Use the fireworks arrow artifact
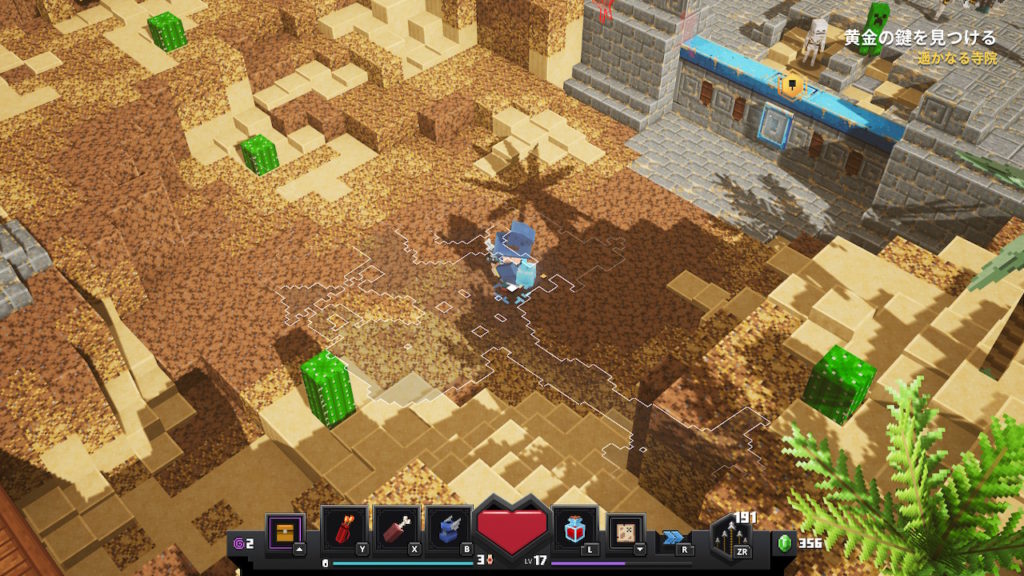The width and height of the screenshot is (1024, 576). [x=341, y=527]
